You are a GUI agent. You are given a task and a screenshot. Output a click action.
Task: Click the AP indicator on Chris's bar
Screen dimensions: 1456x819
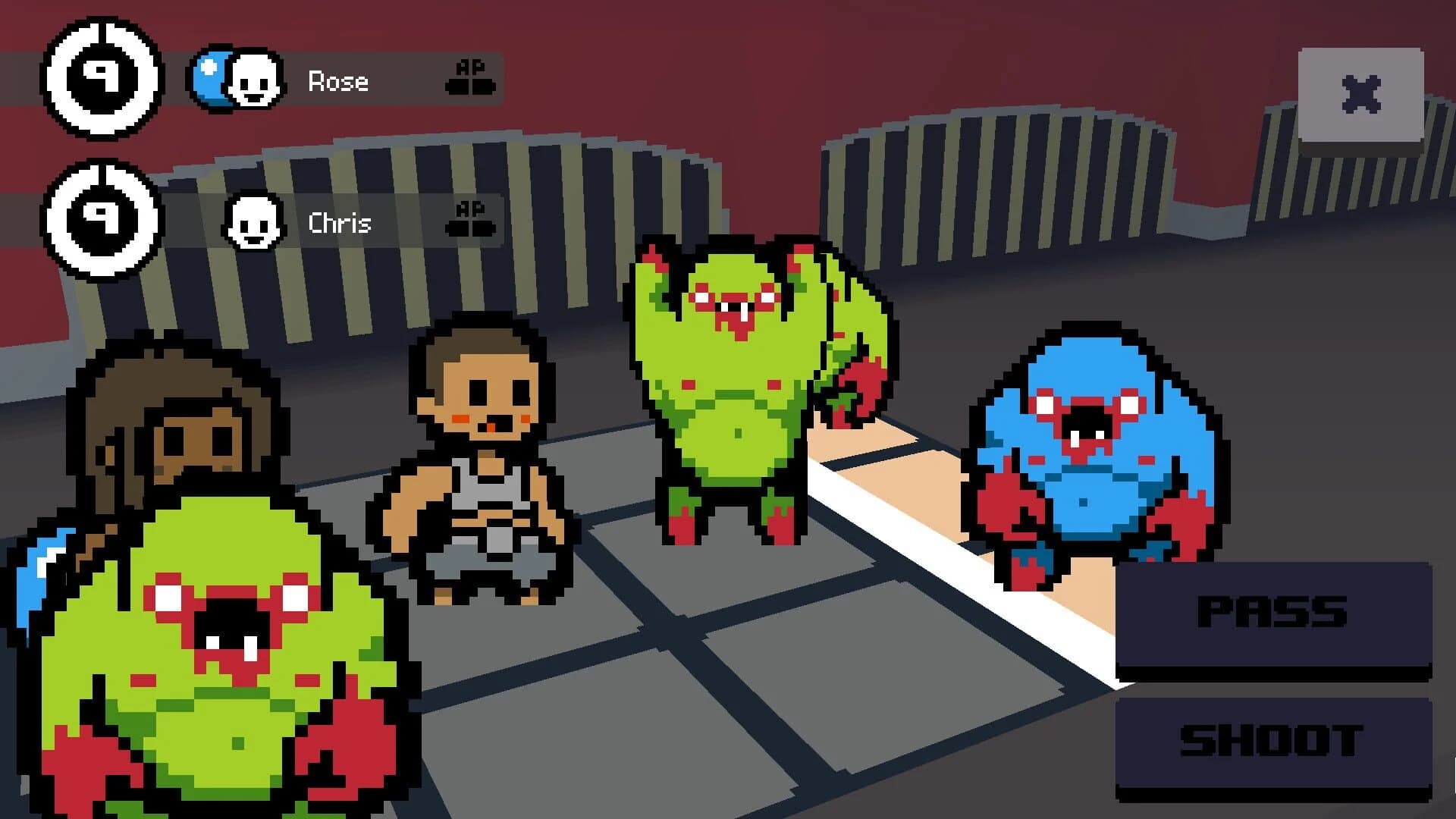click(x=470, y=220)
